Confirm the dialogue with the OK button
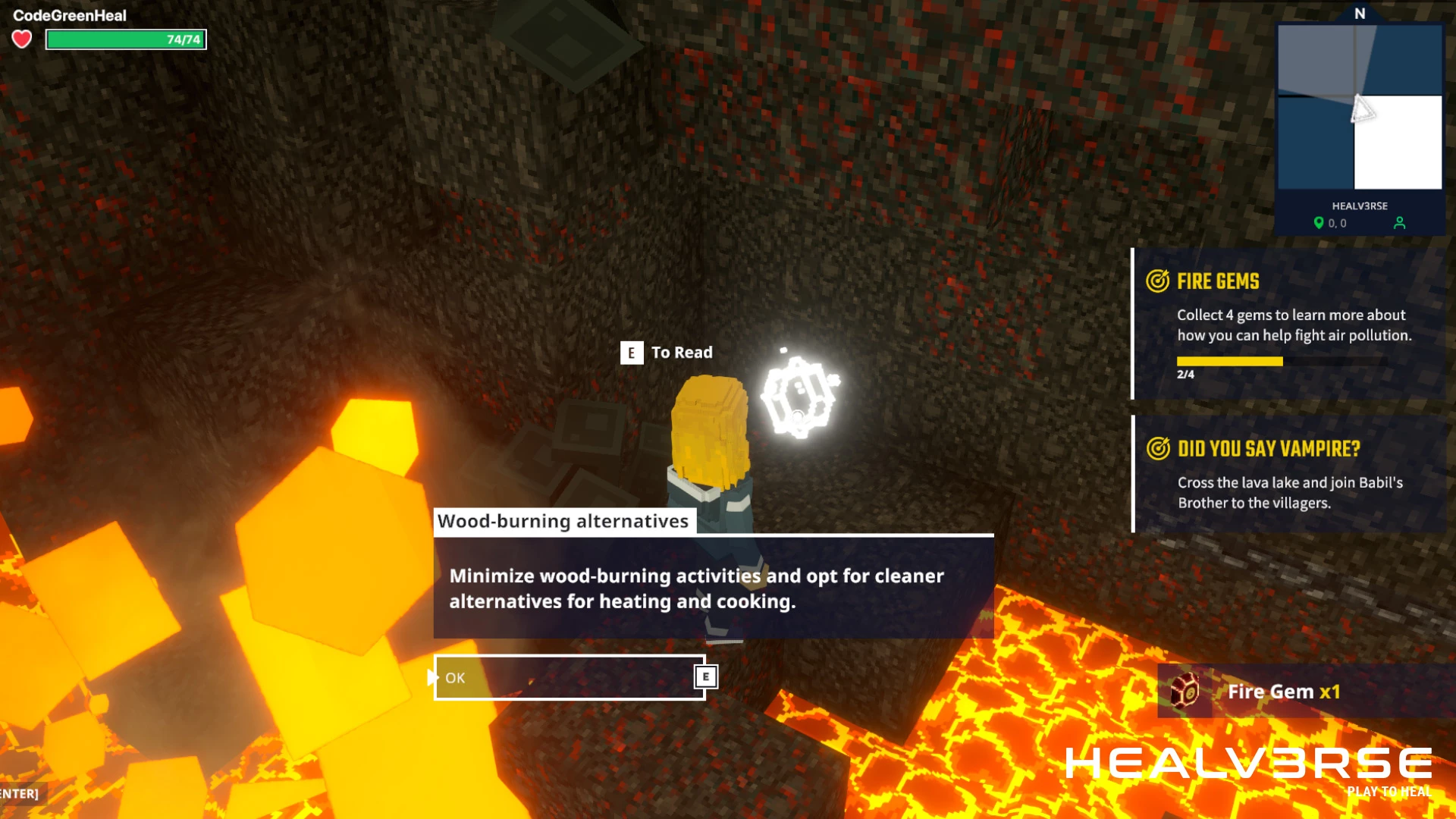The image size is (1456, 819). [569, 677]
